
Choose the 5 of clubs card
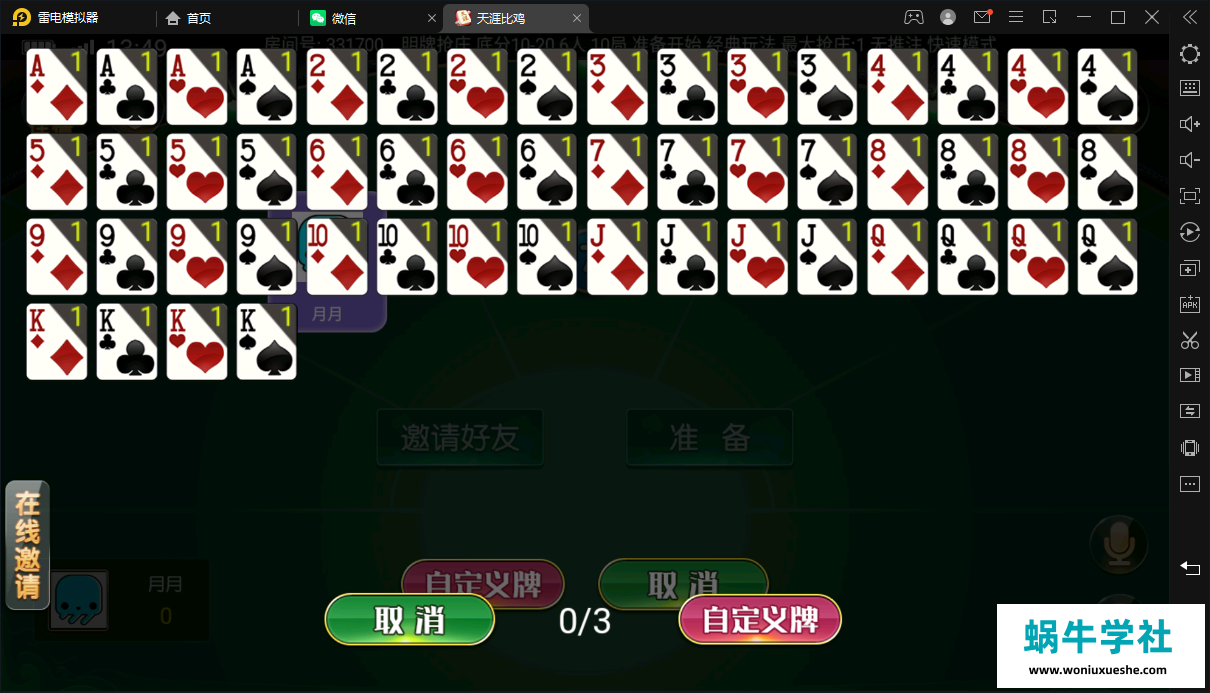click(127, 172)
